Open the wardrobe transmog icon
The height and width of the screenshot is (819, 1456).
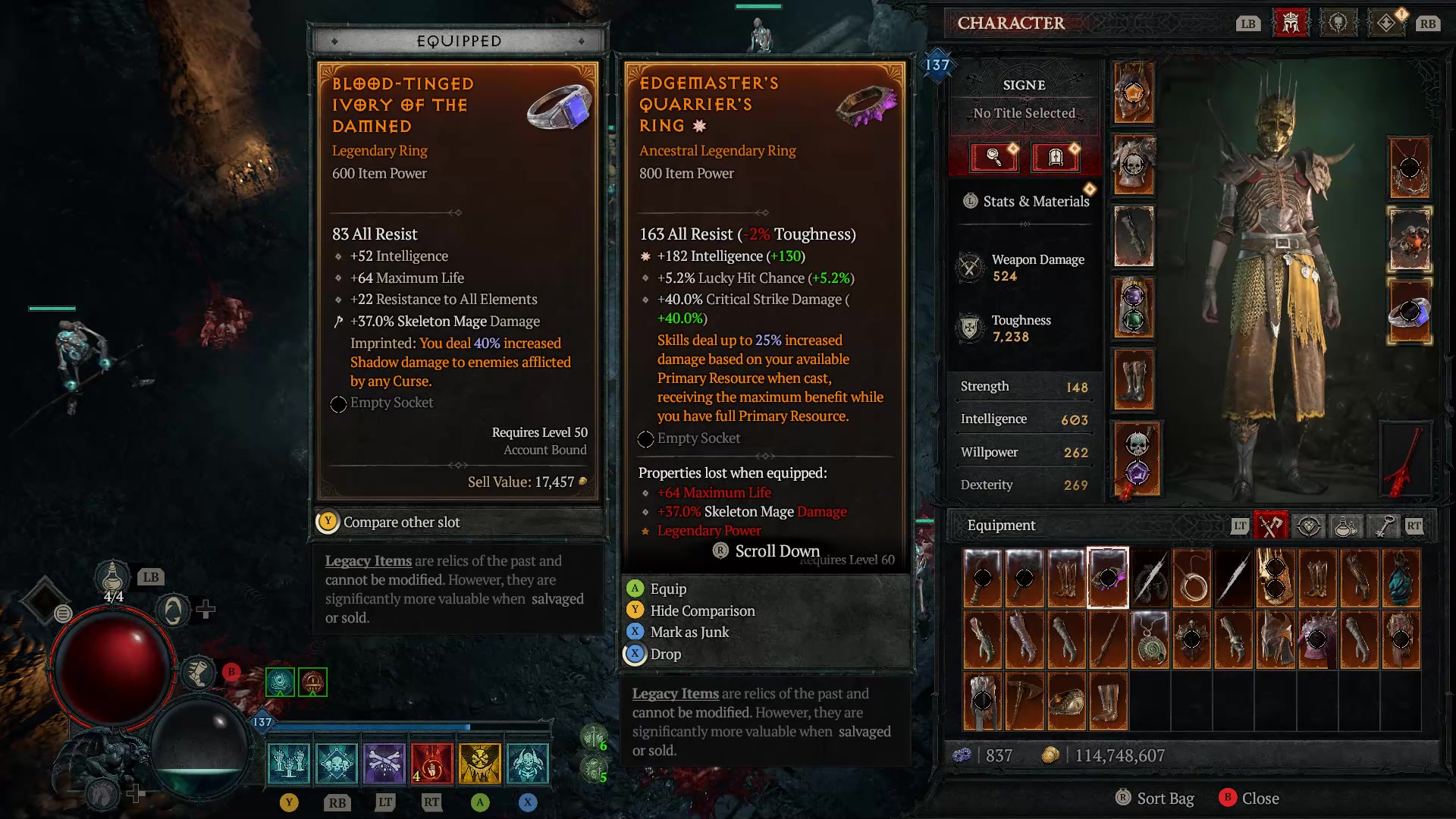tap(1053, 157)
